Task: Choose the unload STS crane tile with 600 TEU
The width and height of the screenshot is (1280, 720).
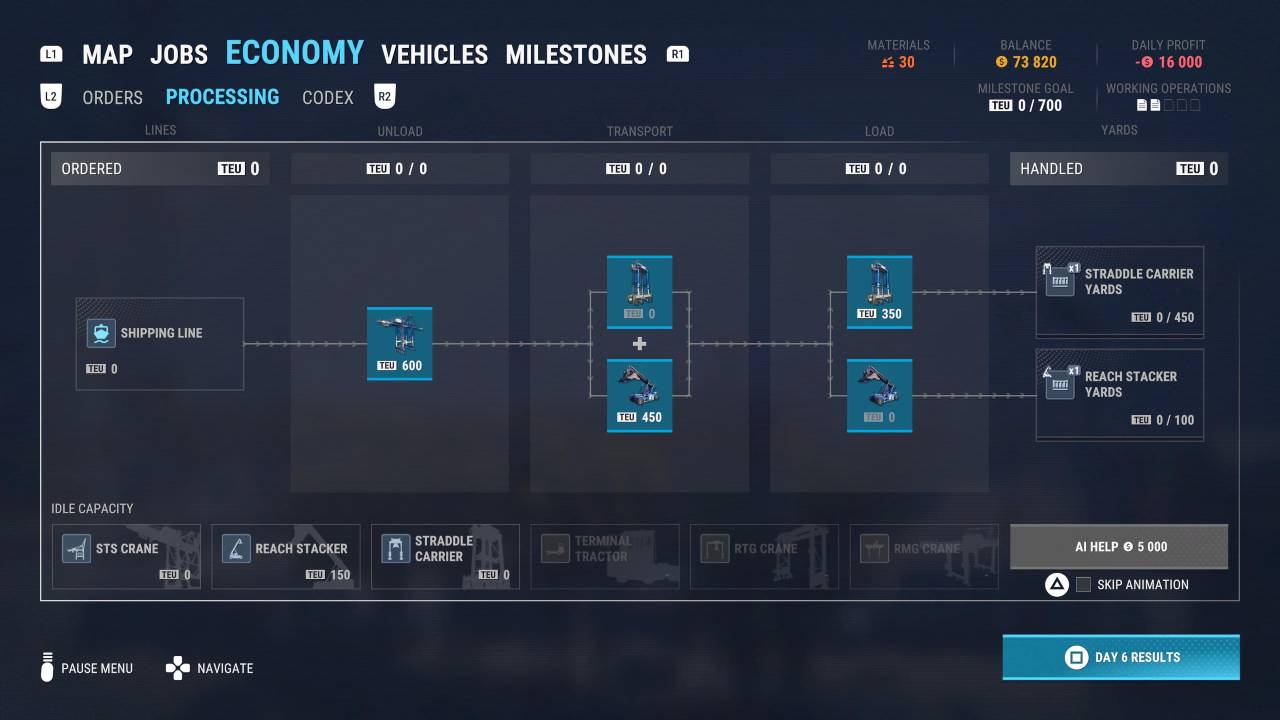Action: [399, 343]
